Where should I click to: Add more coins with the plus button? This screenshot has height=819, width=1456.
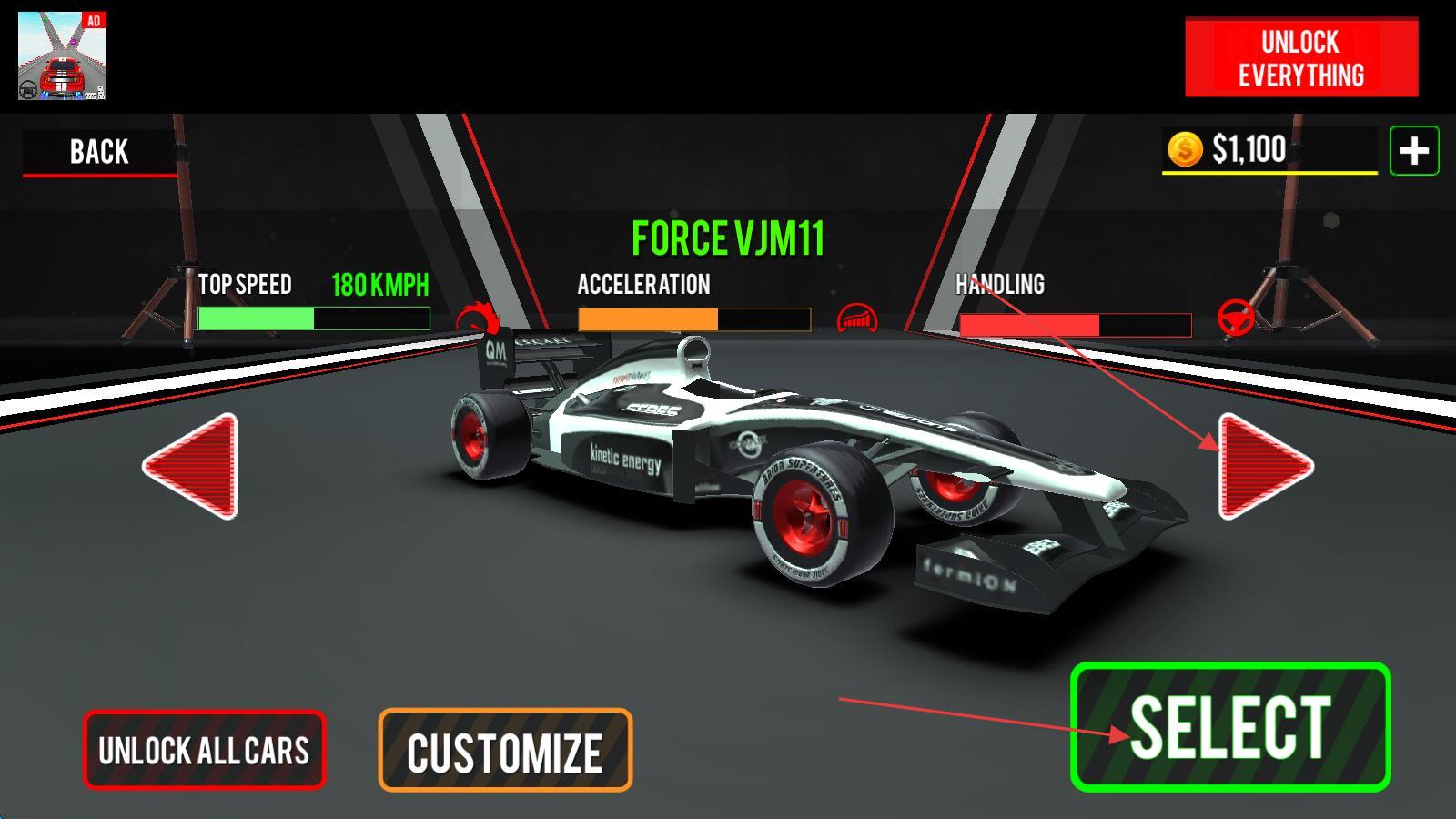point(1413,151)
